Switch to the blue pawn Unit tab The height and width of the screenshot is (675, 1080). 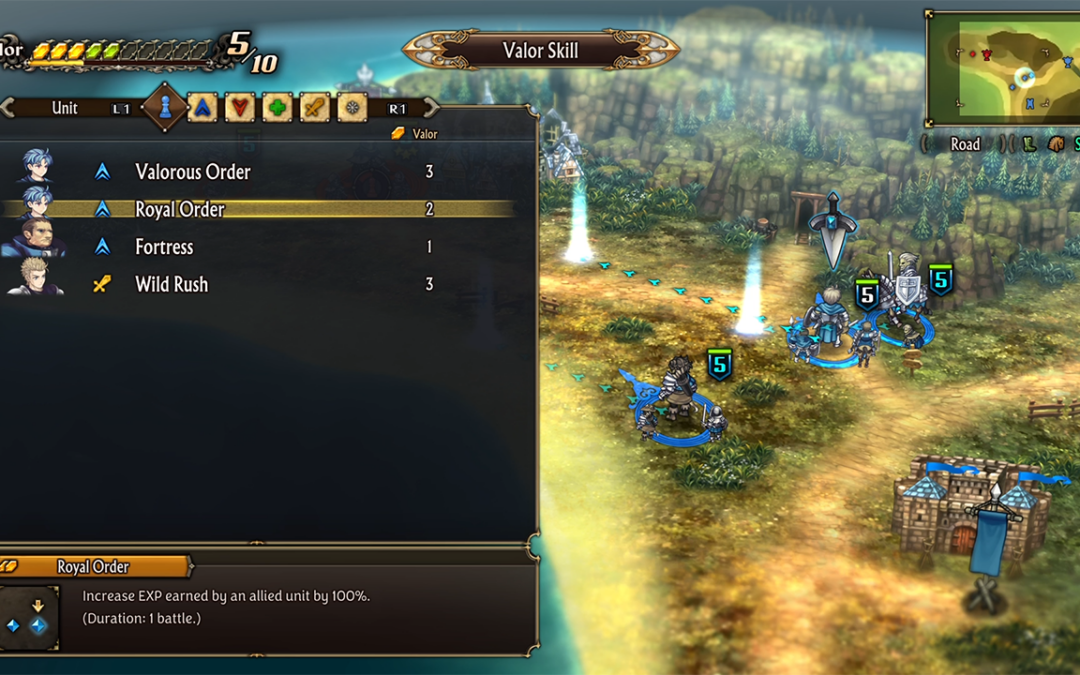pos(163,108)
